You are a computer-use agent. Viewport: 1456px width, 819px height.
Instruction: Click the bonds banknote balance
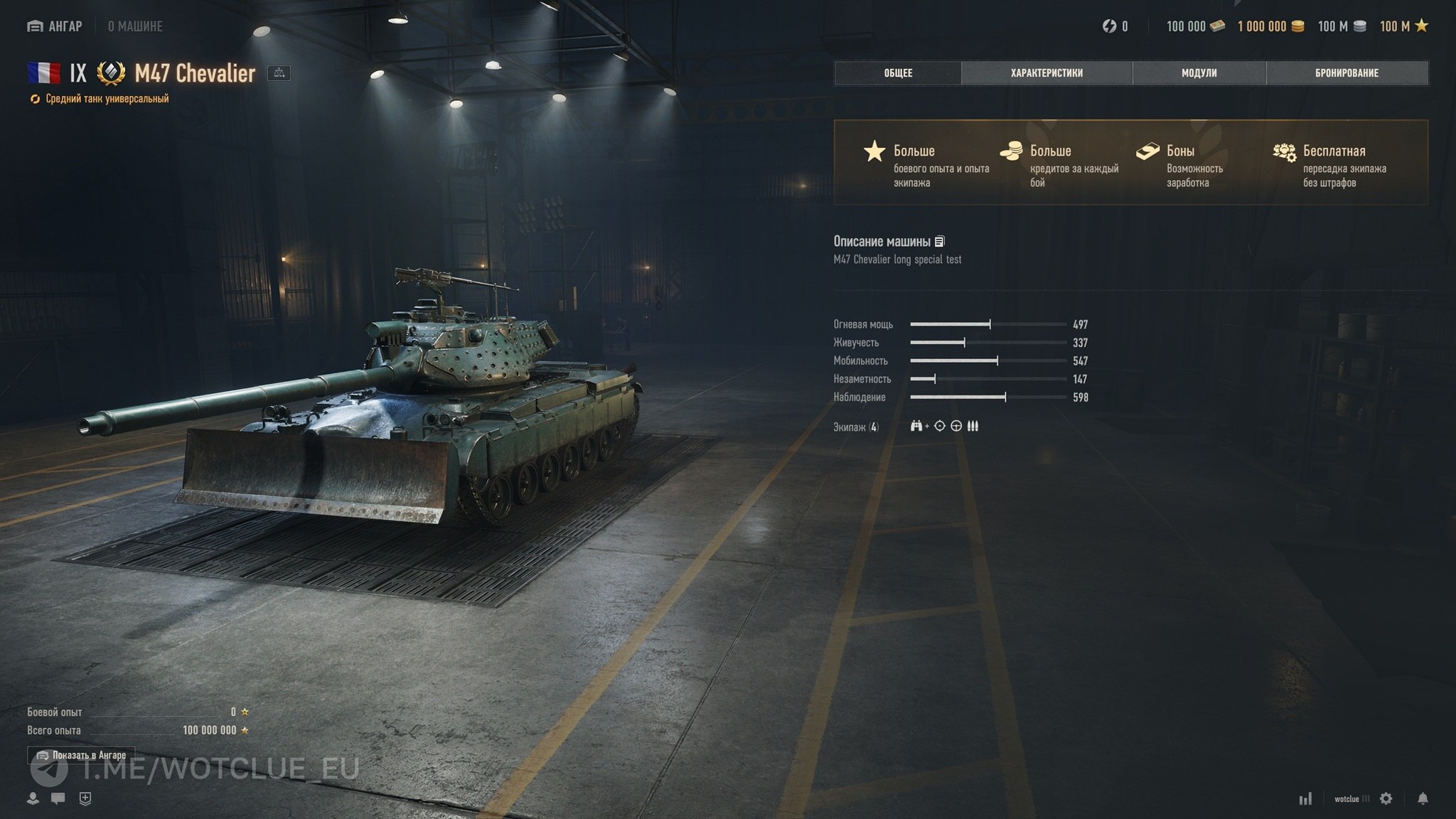[1196, 26]
